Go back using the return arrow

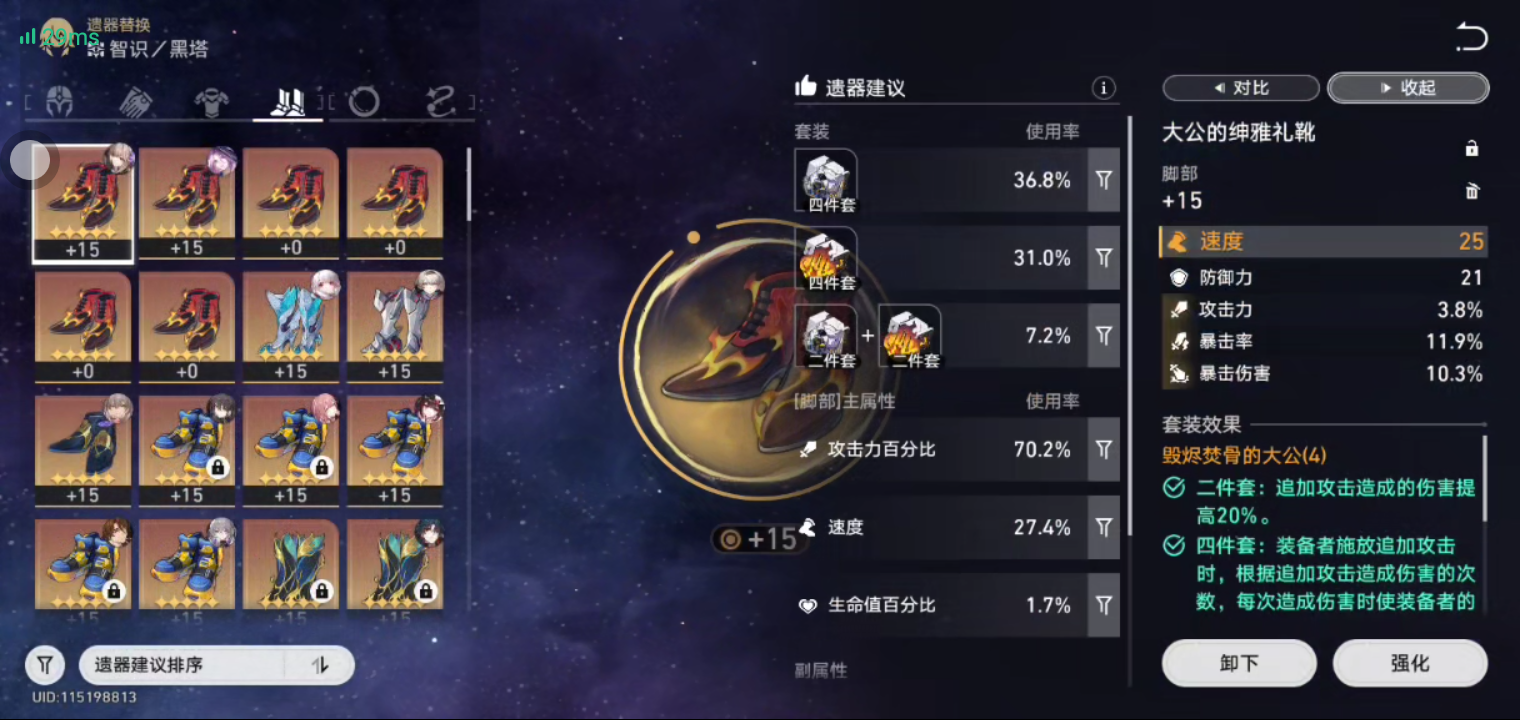tap(1471, 38)
